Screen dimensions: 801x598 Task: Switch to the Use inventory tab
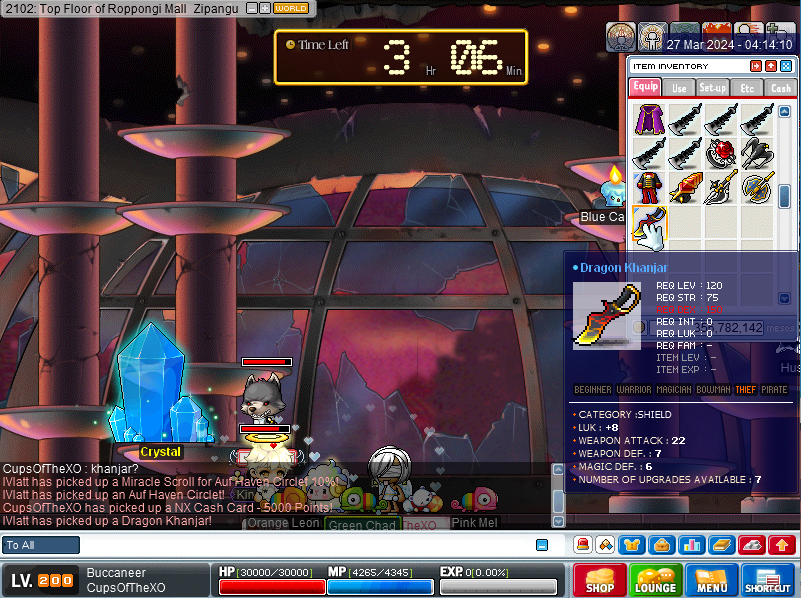coord(679,88)
